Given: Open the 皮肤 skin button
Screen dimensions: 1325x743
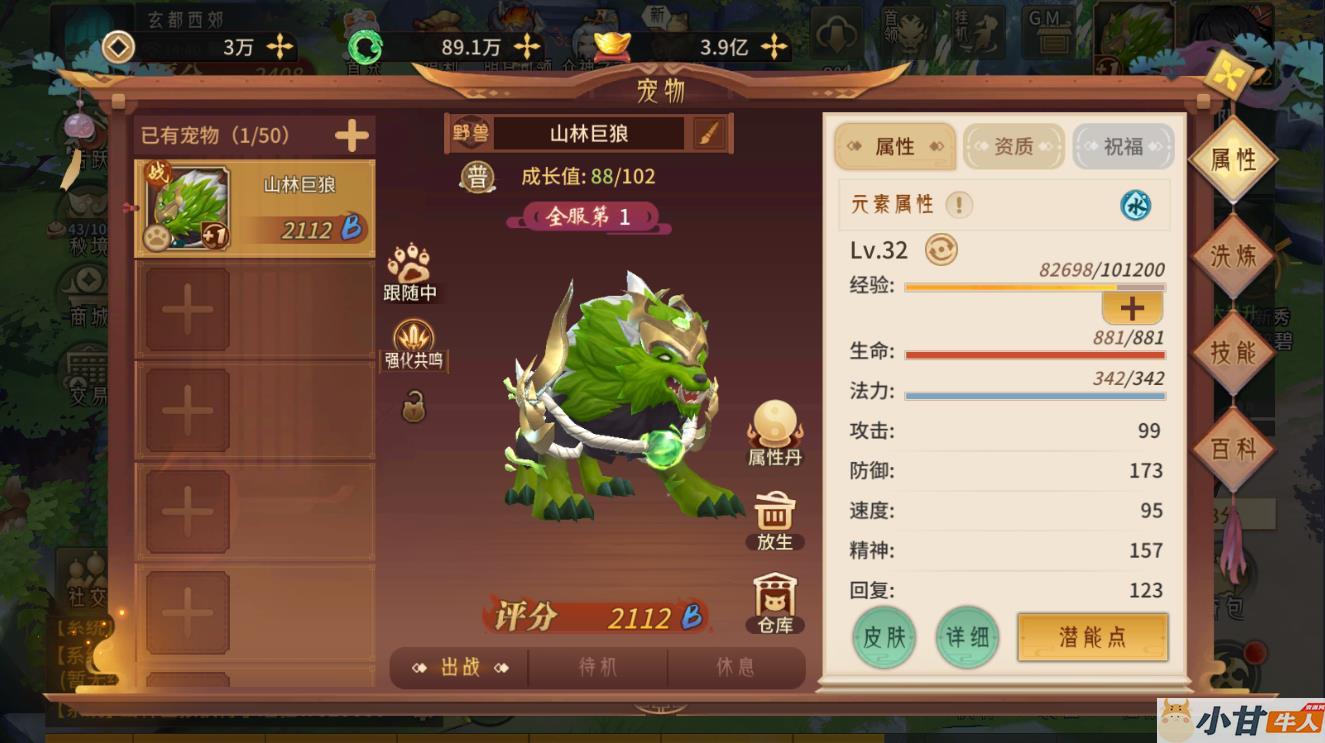Looking at the screenshot, I should tap(884, 637).
